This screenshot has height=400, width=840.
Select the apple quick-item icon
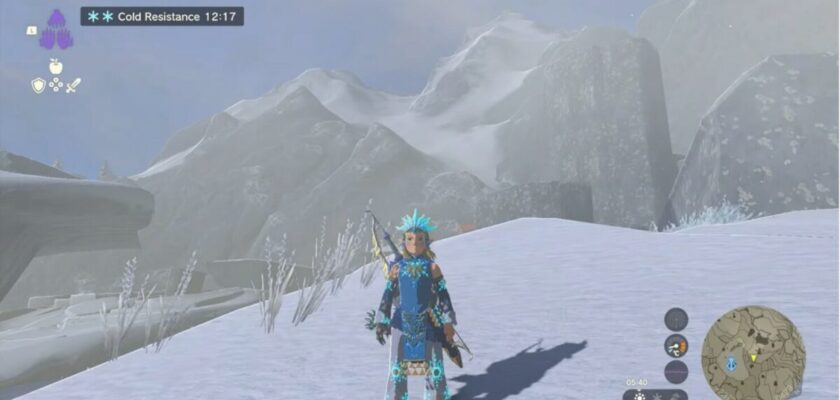click(x=56, y=67)
